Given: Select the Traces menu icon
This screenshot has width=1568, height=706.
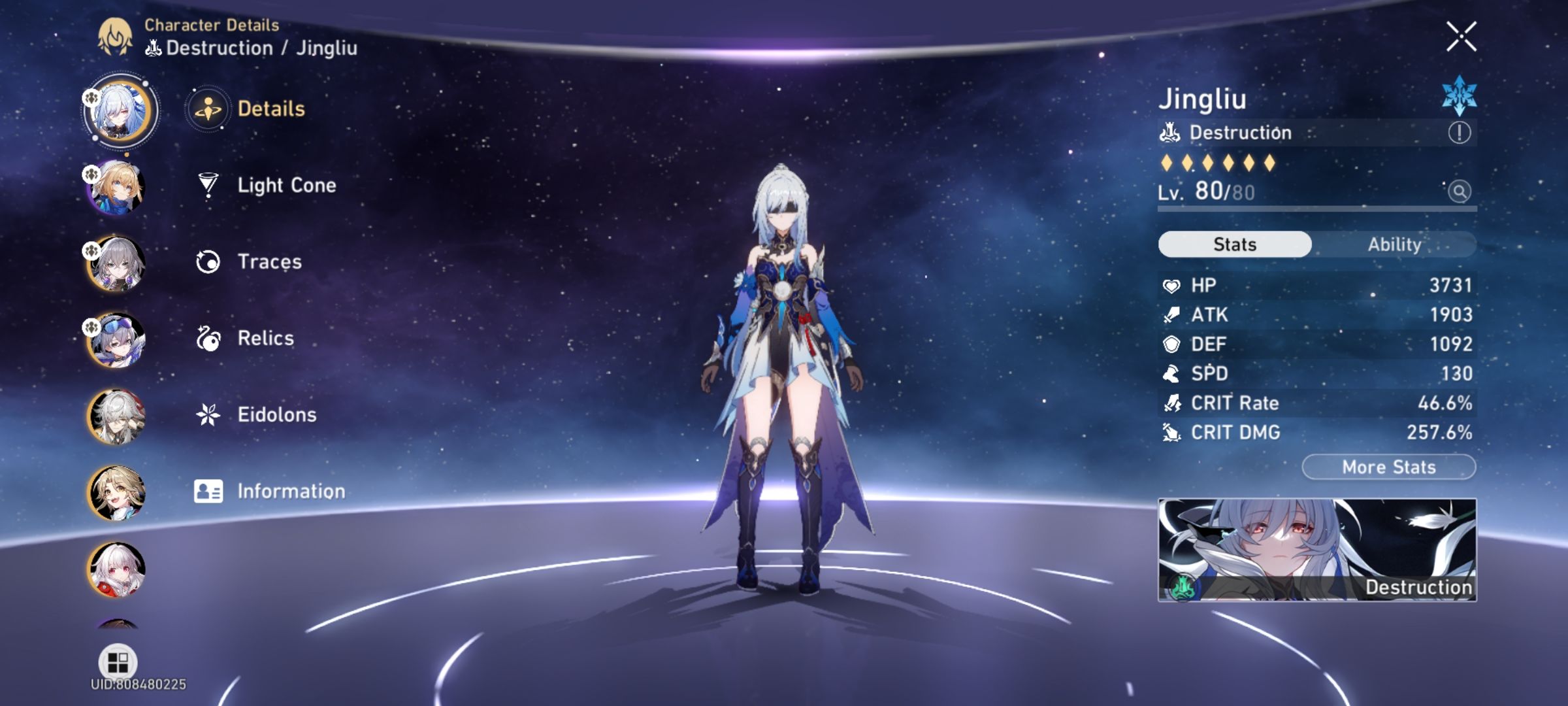Looking at the screenshot, I should [x=208, y=261].
